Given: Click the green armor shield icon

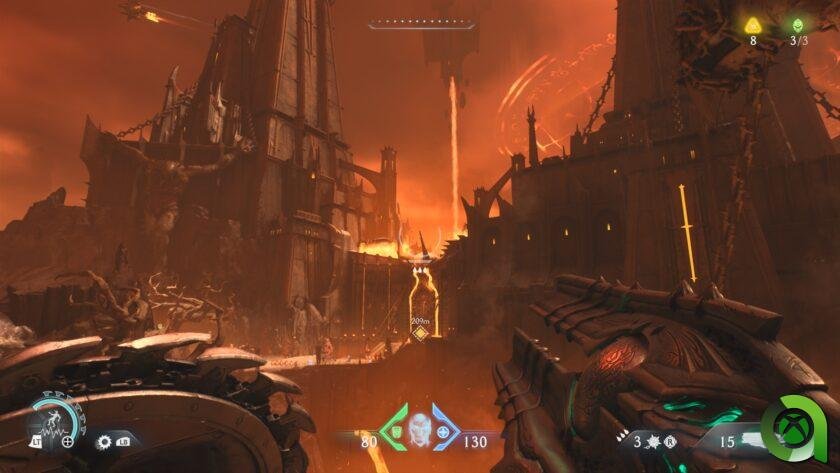Looking at the screenshot, I should pos(394,433).
